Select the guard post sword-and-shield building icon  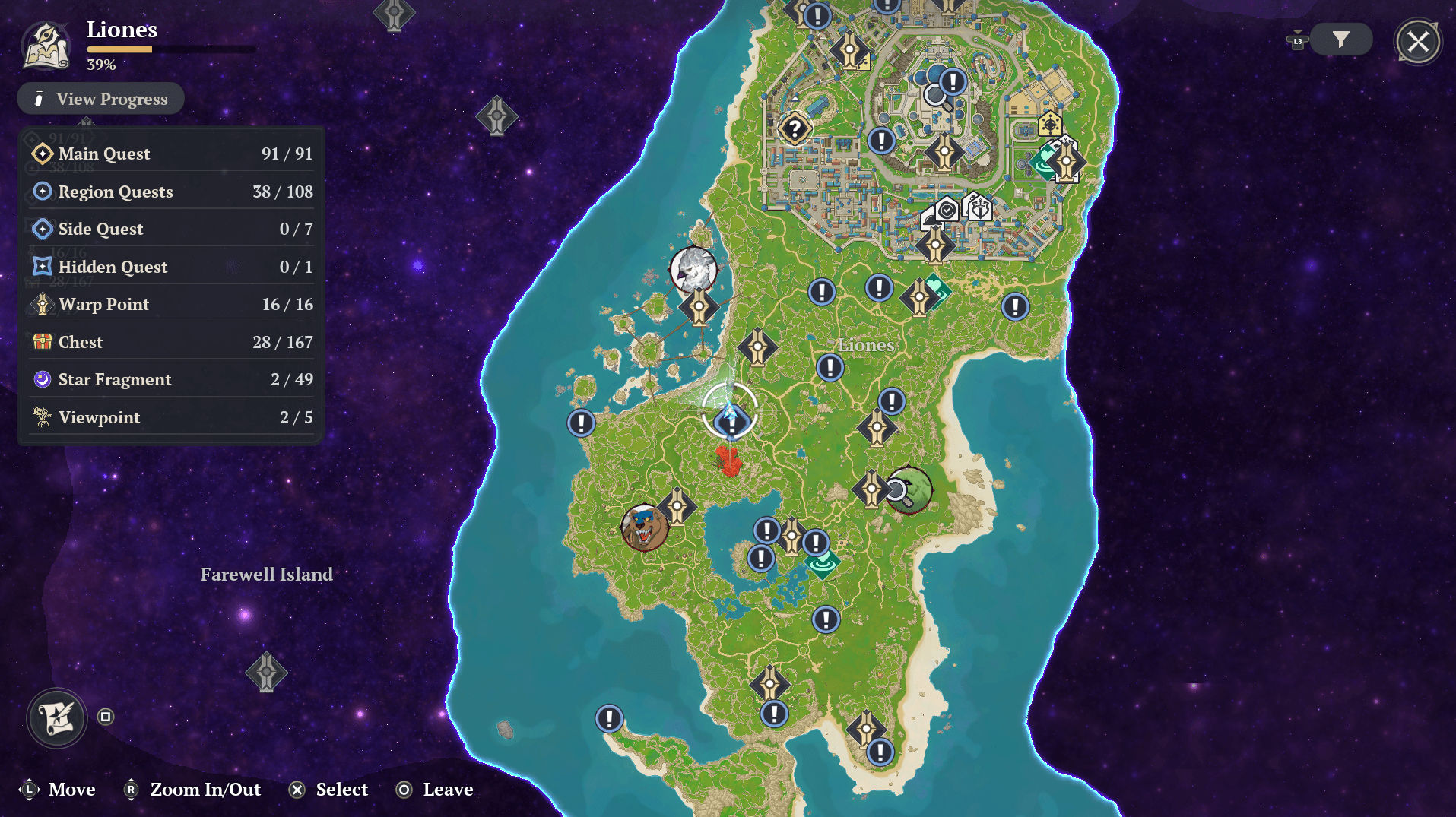tap(979, 208)
